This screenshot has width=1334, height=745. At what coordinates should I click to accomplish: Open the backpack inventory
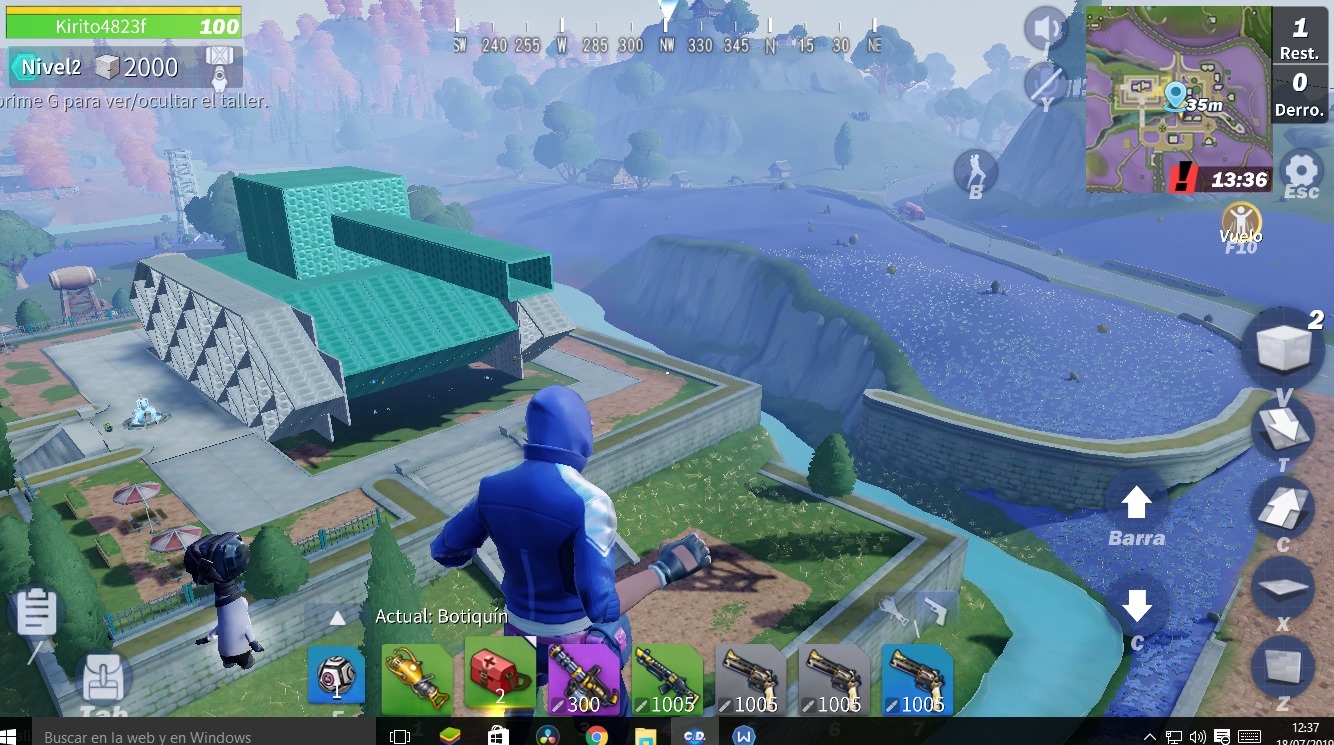pyautogui.click(x=103, y=680)
